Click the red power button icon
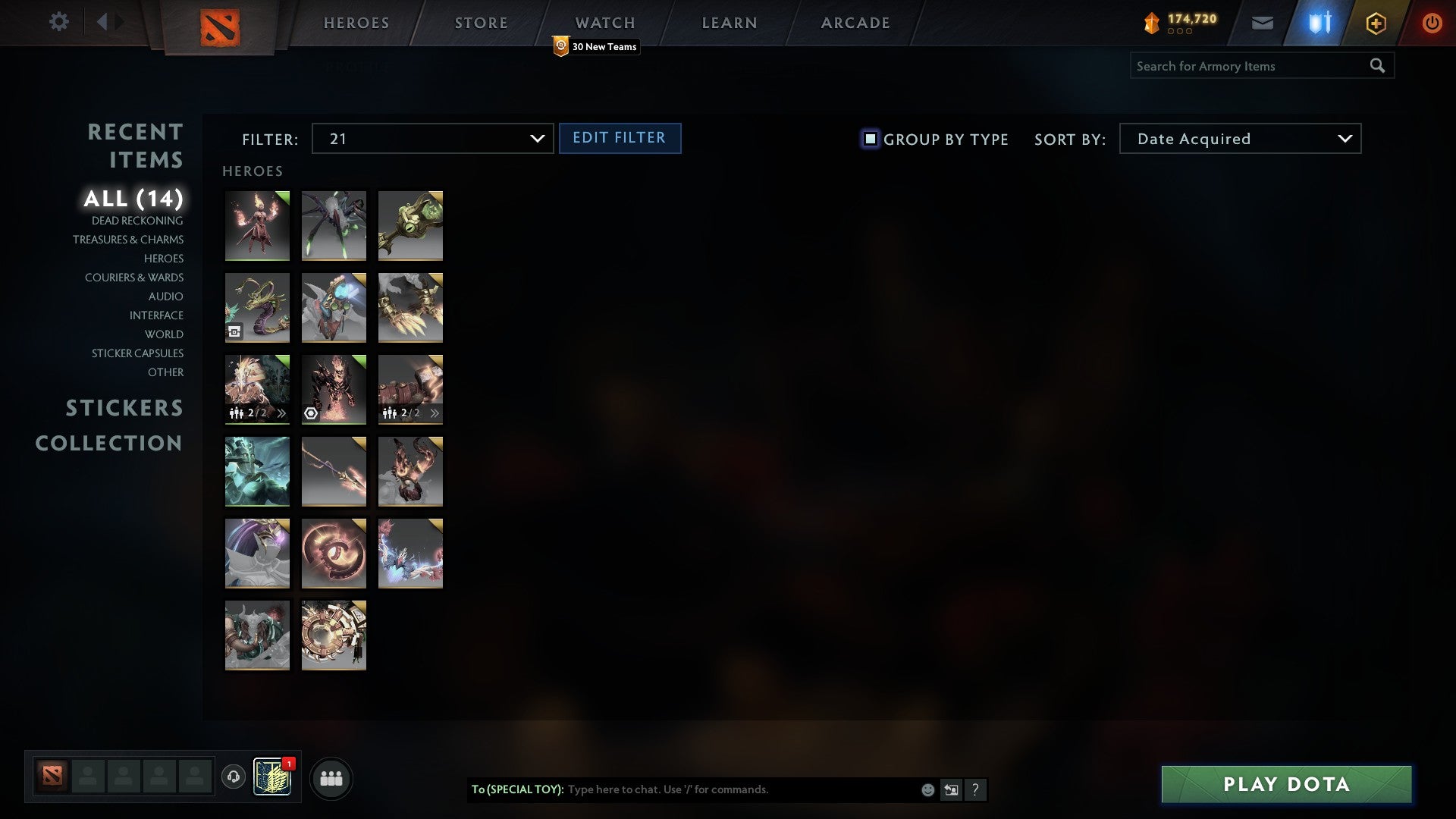The image size is (1456, 819). pos(1432,22)
